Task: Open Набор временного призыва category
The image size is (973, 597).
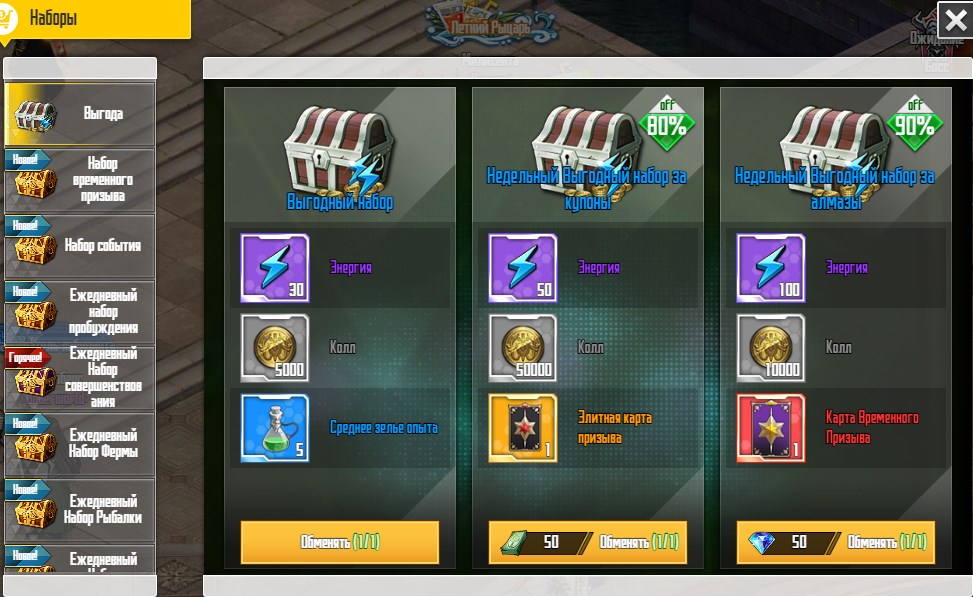Action: (80, 180)
